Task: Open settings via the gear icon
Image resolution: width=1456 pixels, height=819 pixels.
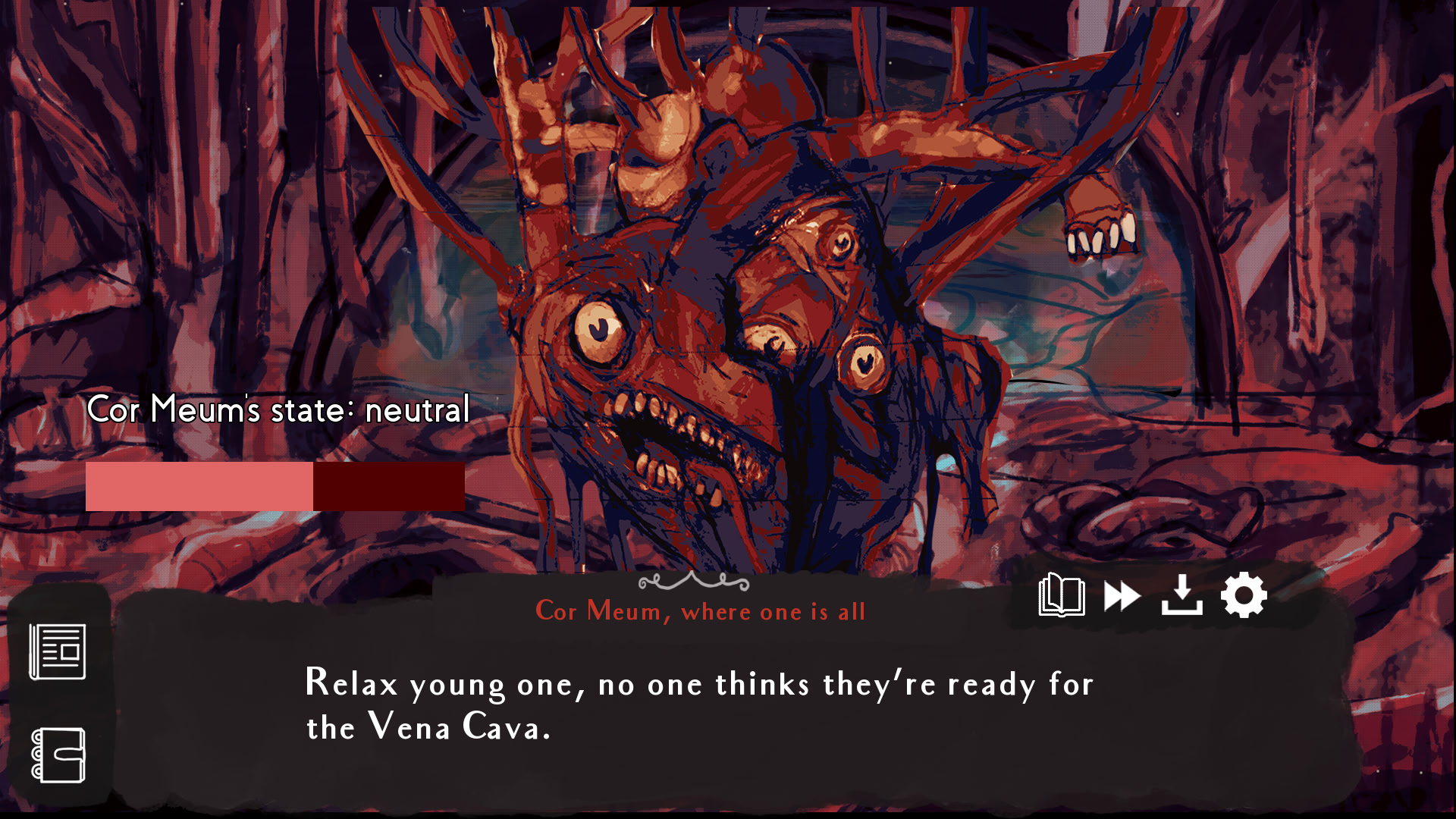Action: (1244, 595)
